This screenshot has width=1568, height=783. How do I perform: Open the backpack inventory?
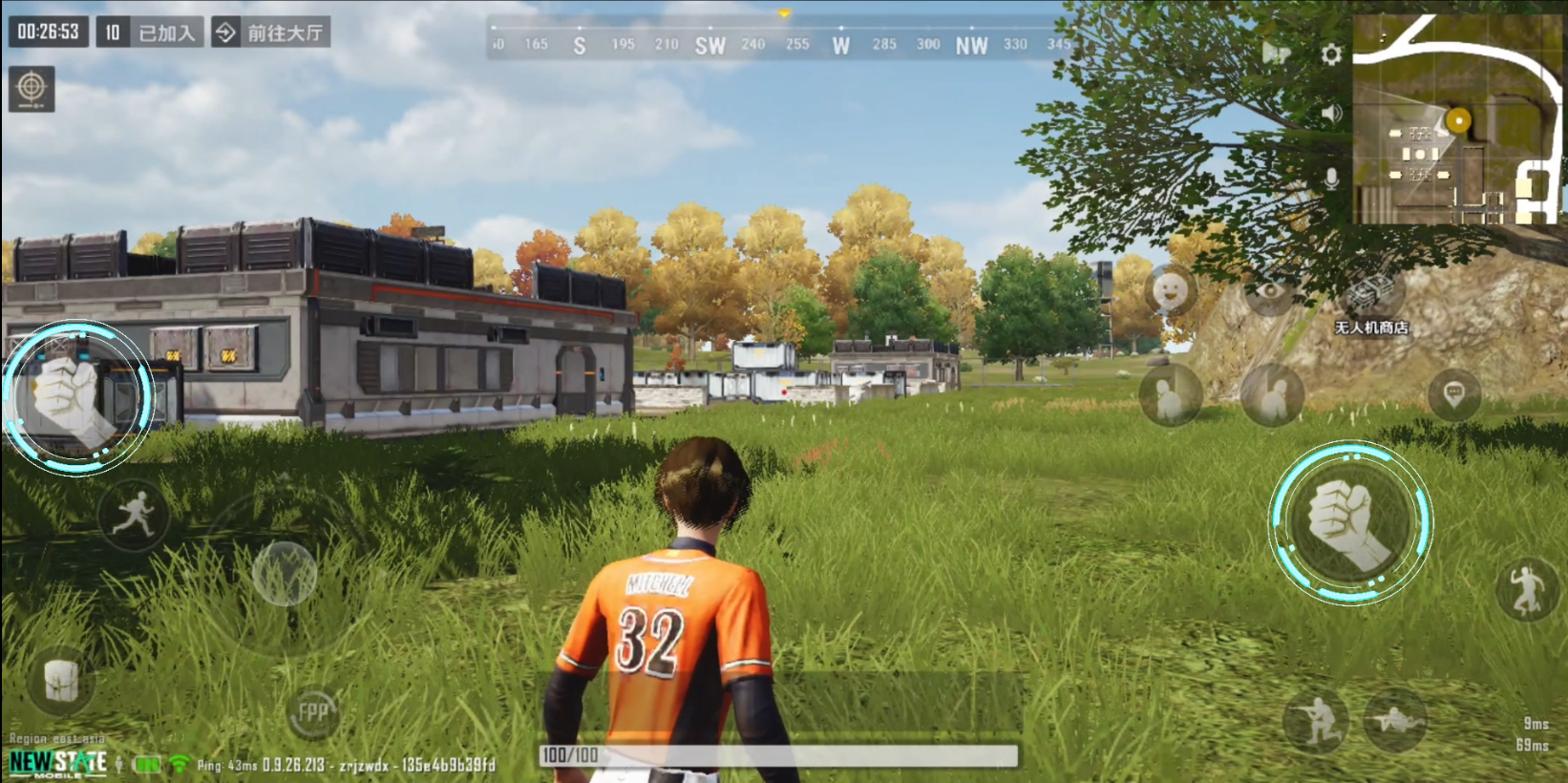62,680
